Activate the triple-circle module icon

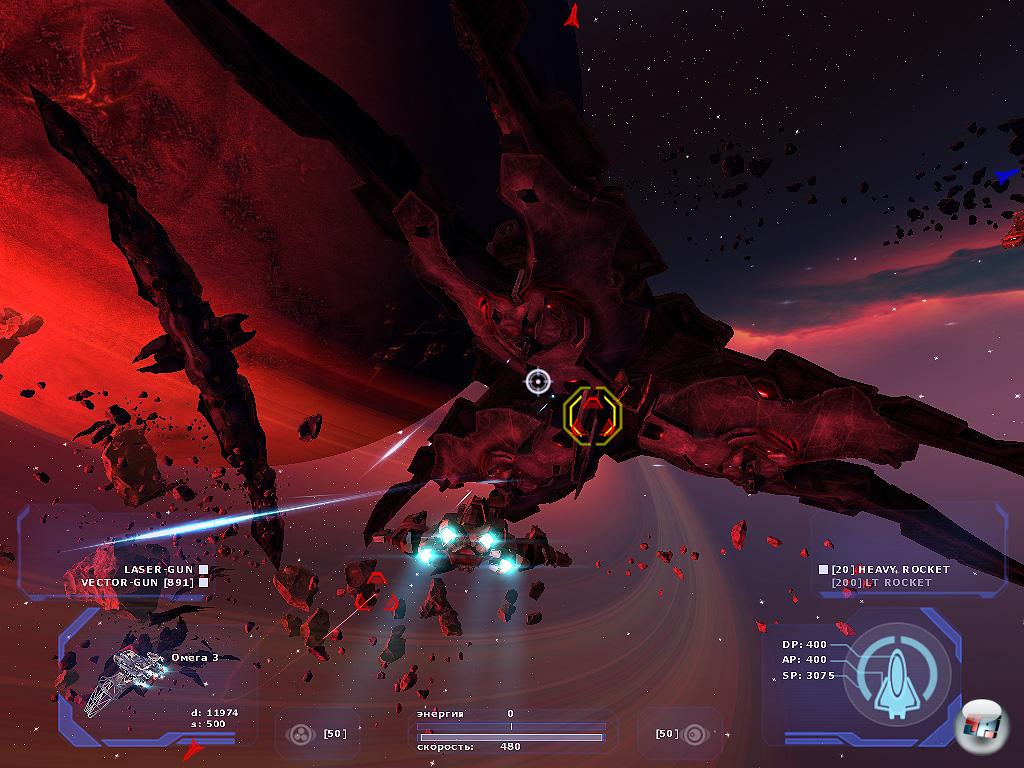click(x=300, y=734)
